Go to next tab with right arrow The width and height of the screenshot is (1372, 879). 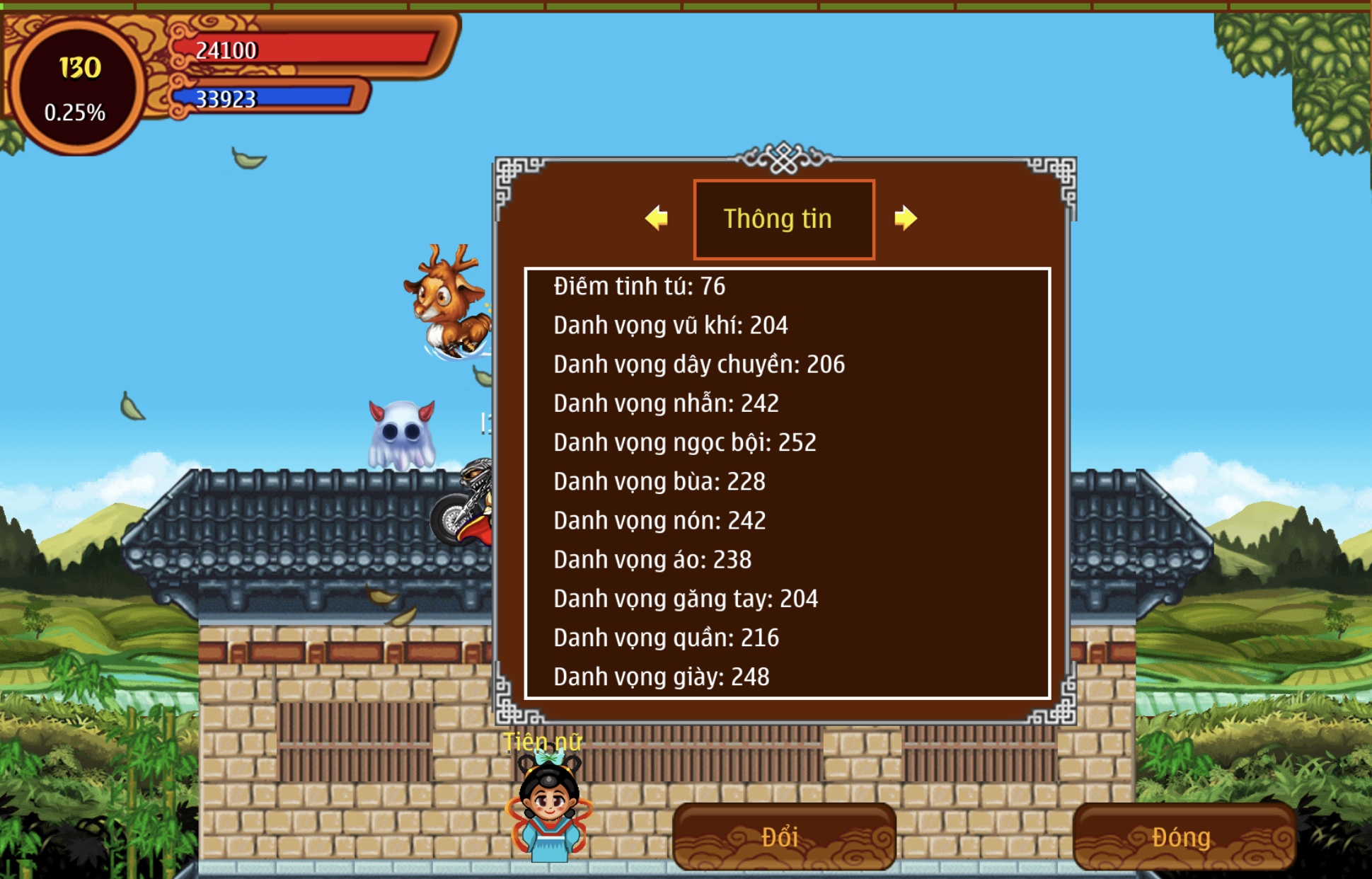point(905,218)
